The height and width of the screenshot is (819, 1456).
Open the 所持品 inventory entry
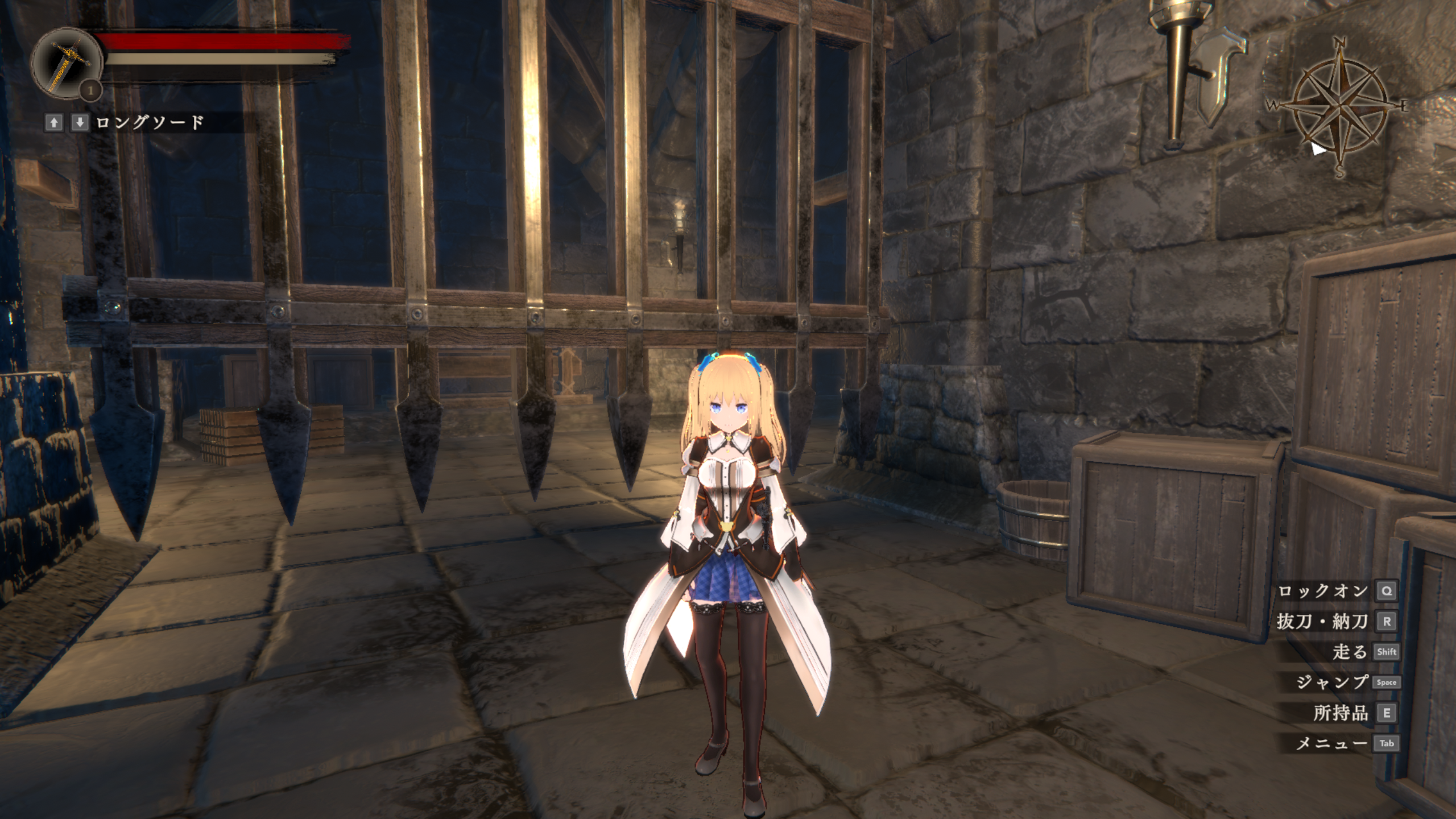click(1341, 714)
